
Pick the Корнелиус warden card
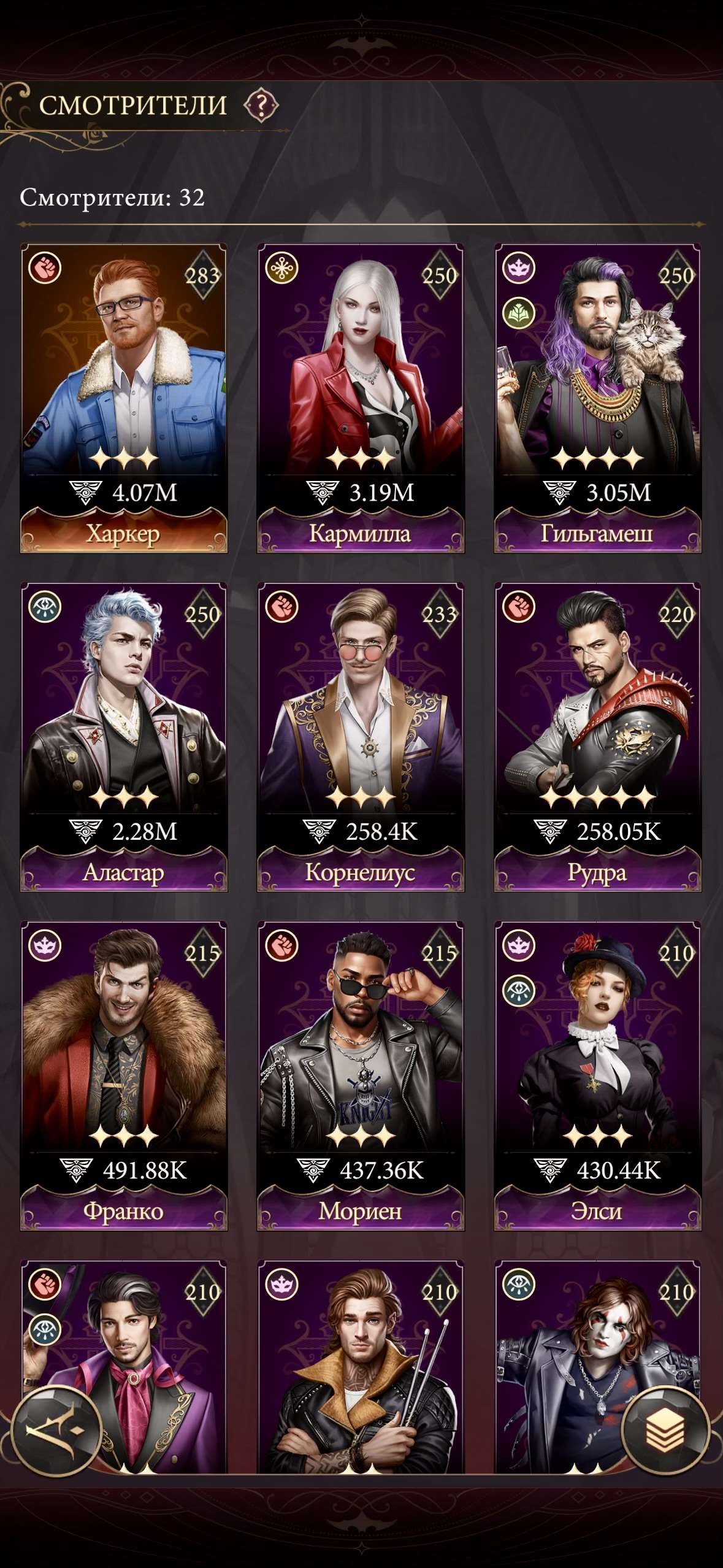pos(361,736)
